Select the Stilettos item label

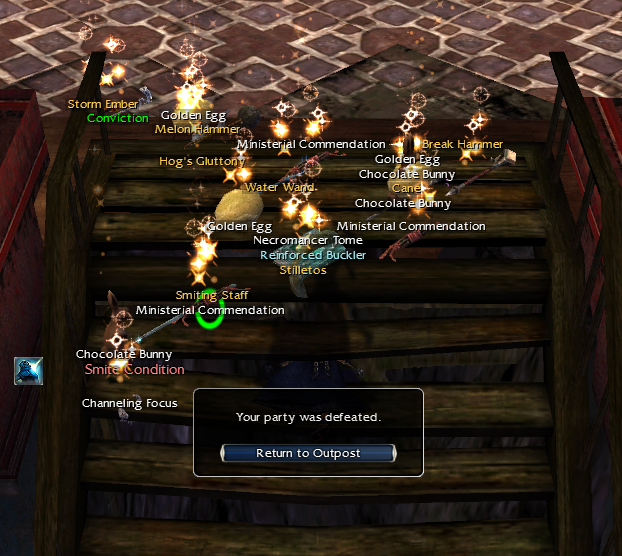coord(303,270)
